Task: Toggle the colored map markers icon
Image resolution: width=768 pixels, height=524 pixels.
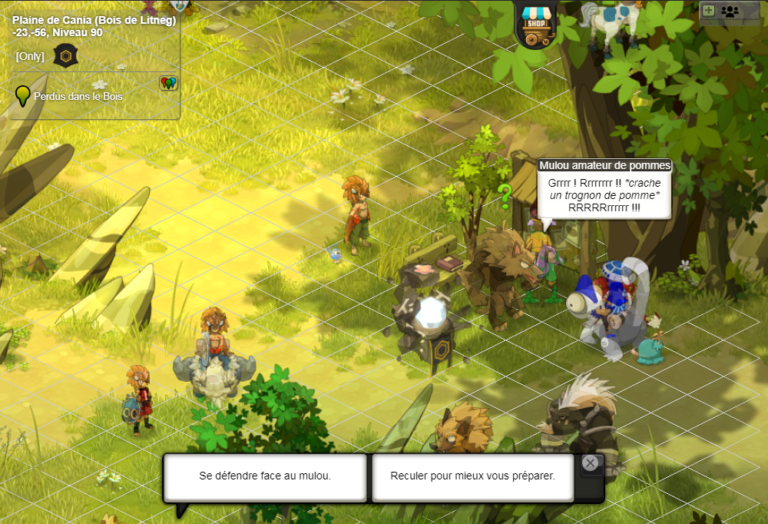Action: click(168, 84)
